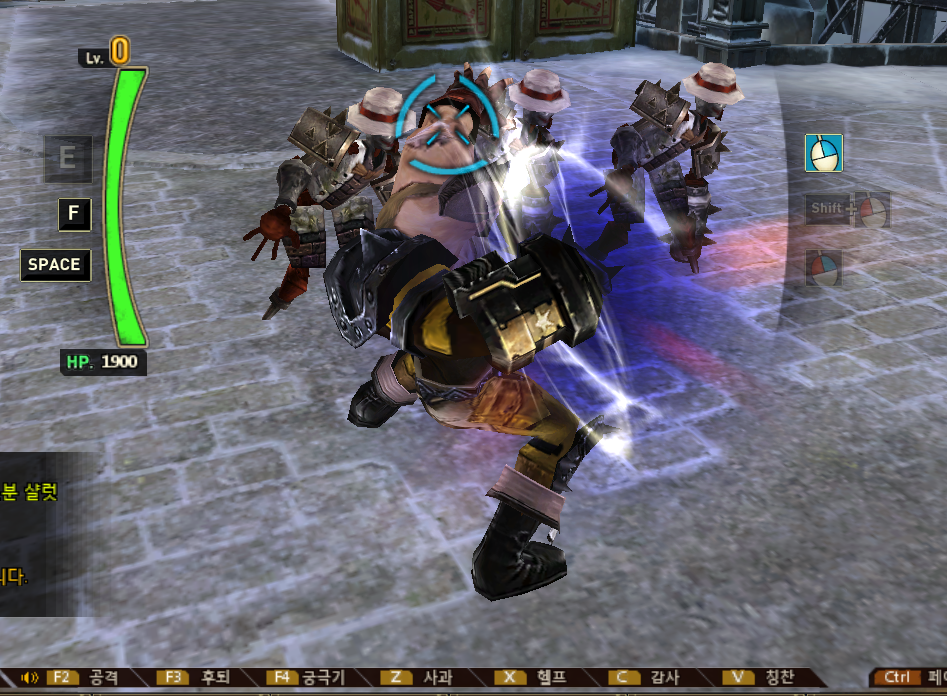The width and height of the screenshot is (947, 696).
Task: Toggle the speaker icon on the quick chat bar
Action: click(29, 678)
